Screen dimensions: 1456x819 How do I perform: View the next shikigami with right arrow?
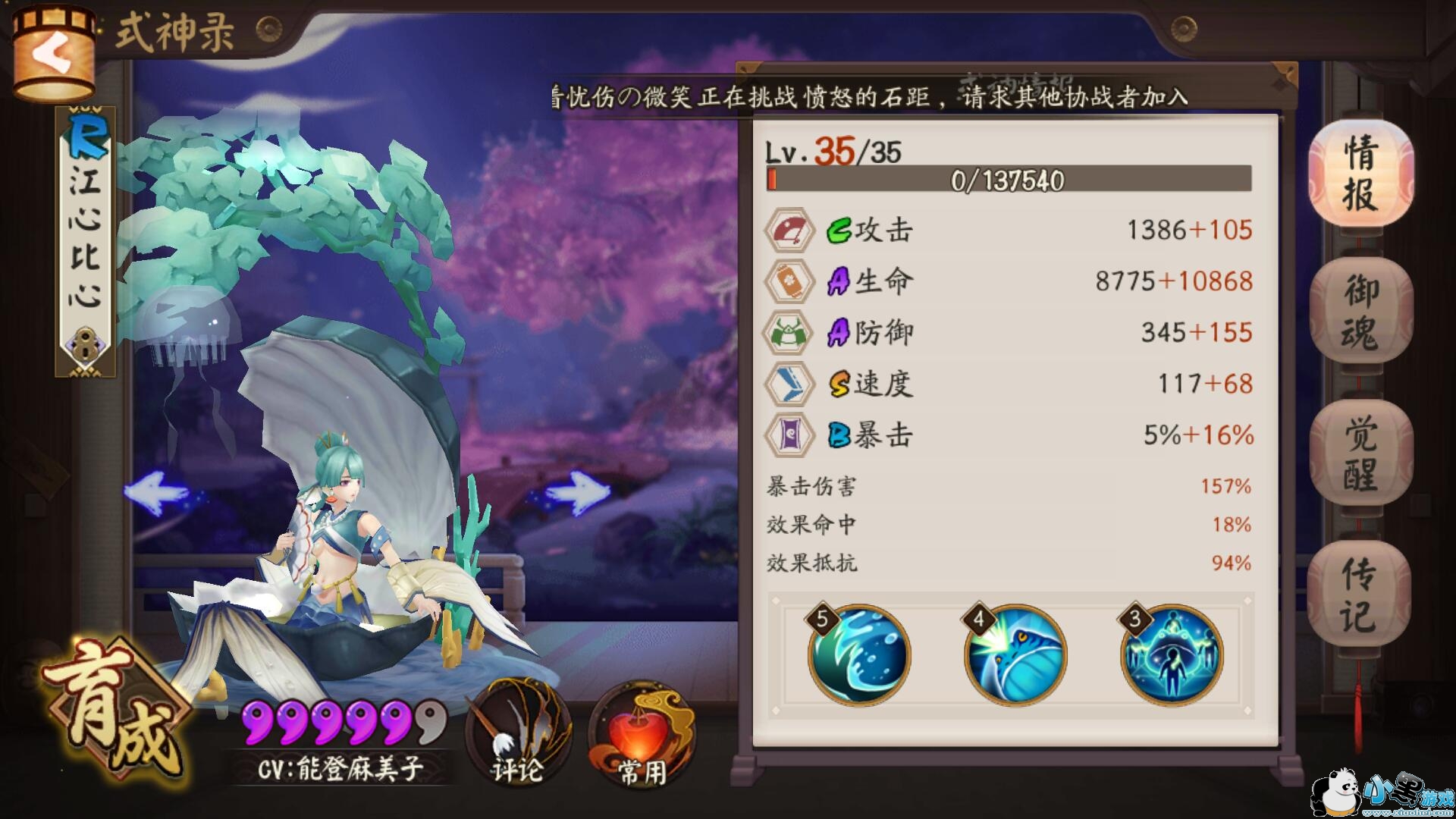[578, 491]
